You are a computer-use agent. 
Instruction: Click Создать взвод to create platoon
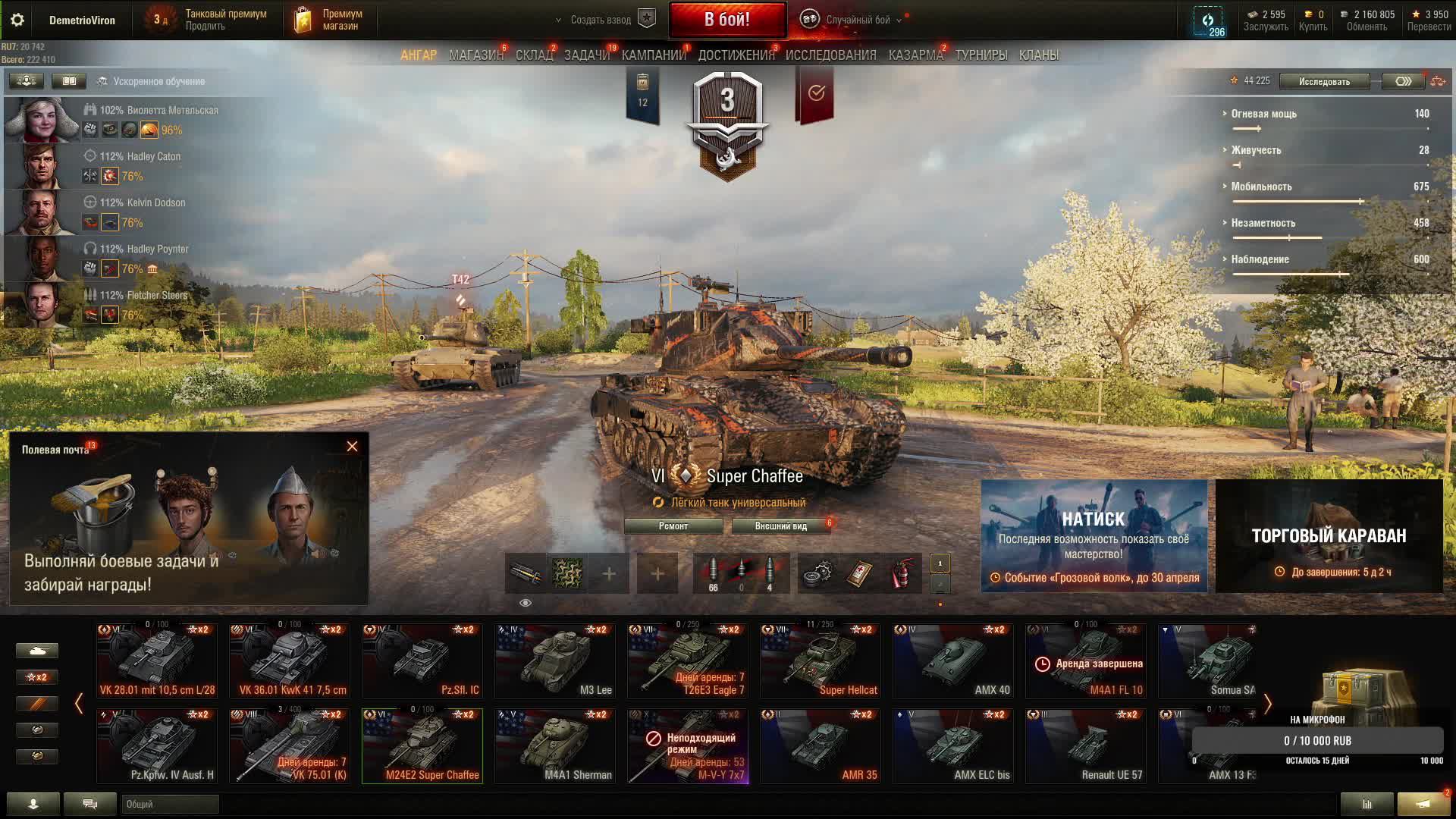click(x=601, y=20)
